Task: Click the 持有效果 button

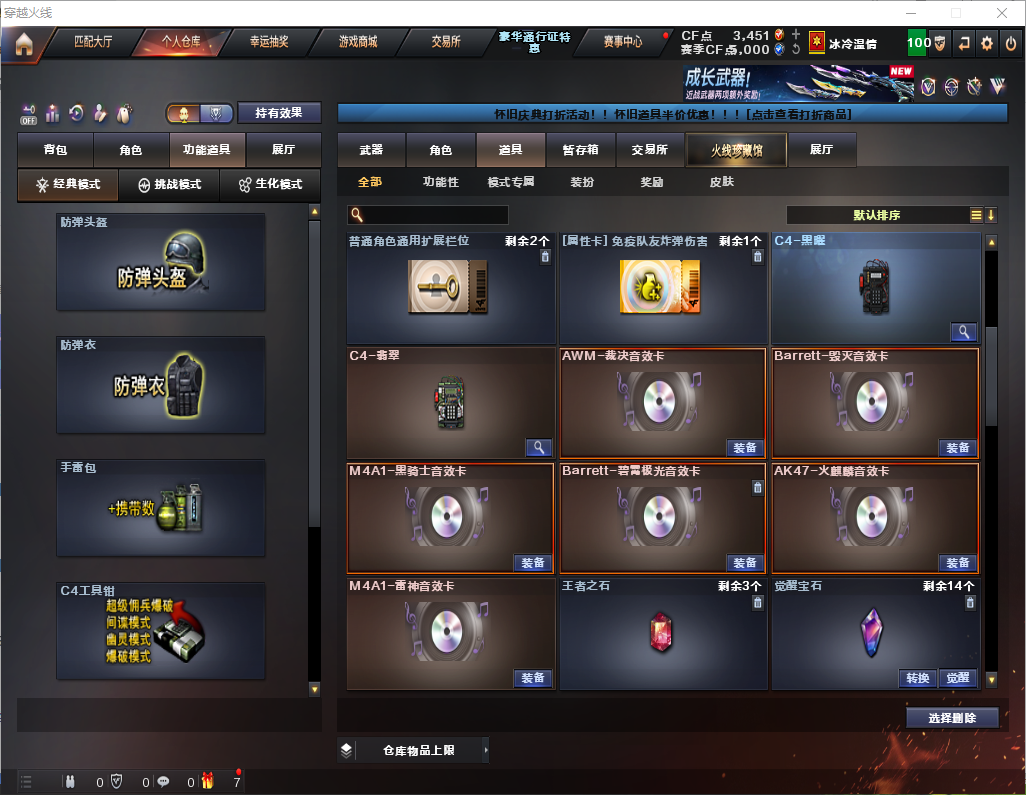Action: pos(279,113)
